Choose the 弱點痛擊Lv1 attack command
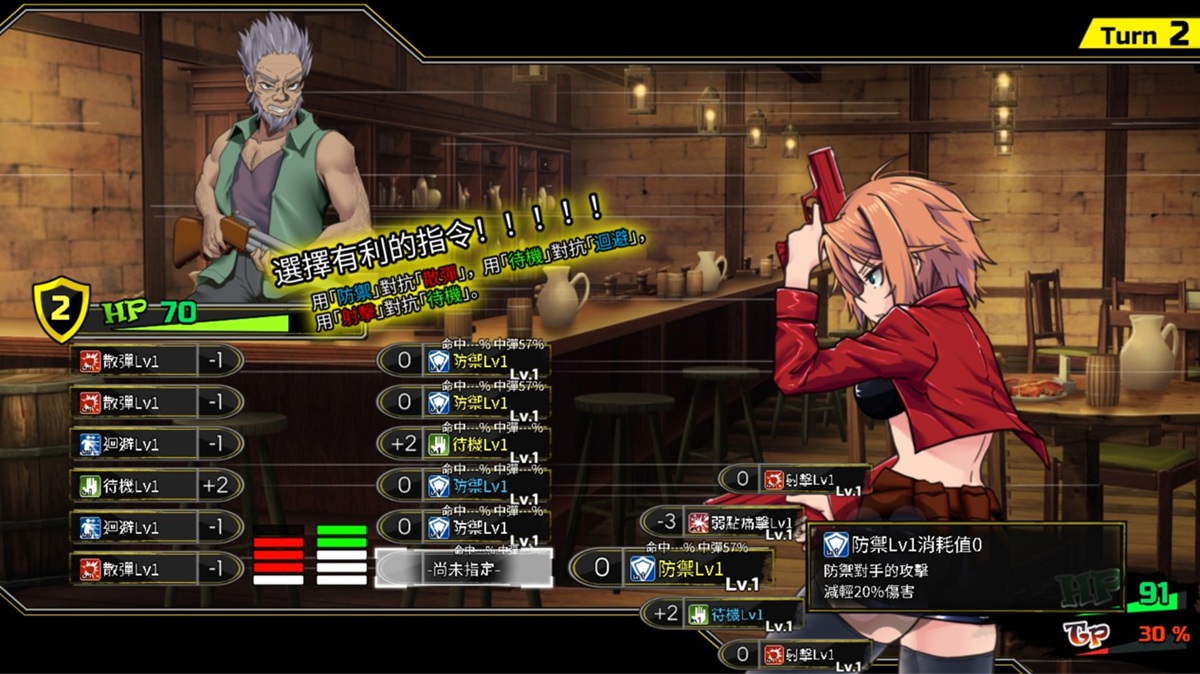 point(739,522)
